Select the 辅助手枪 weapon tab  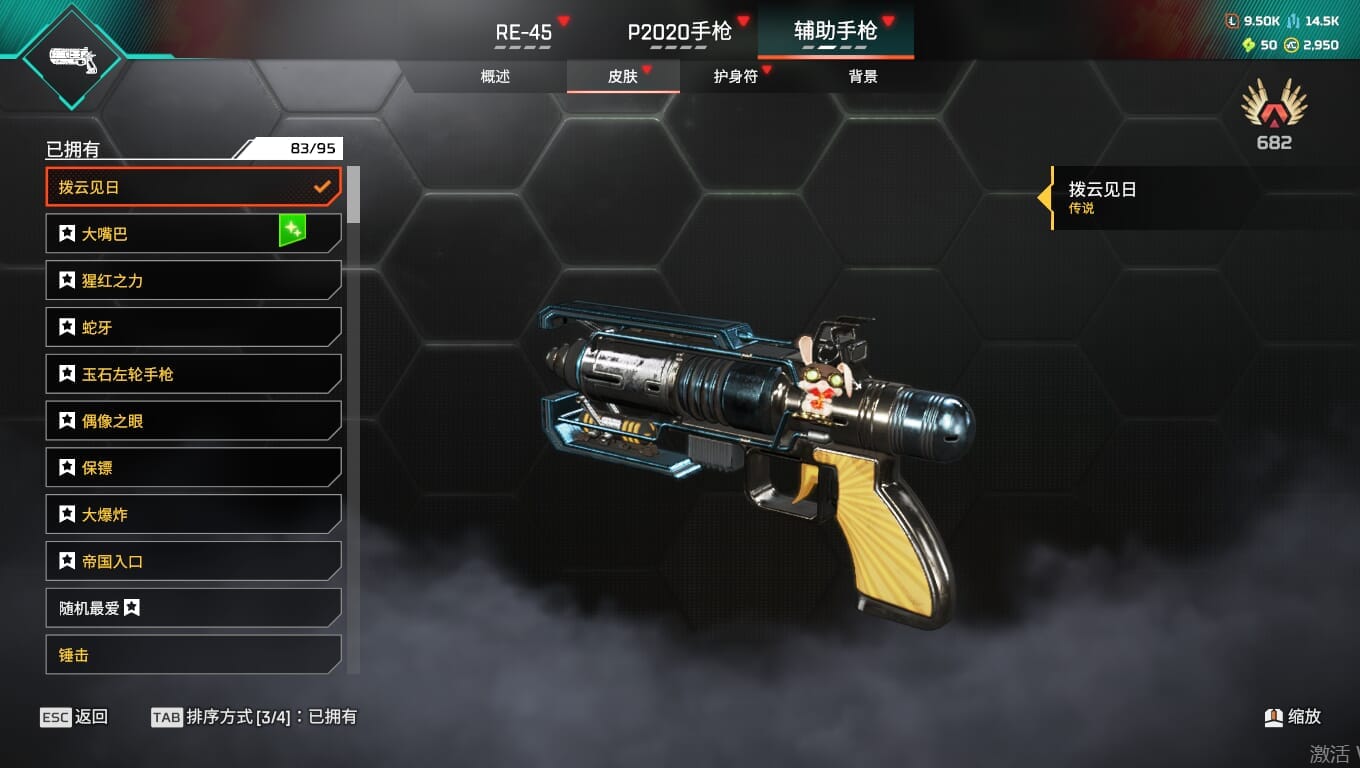click(x=835, y=32)
